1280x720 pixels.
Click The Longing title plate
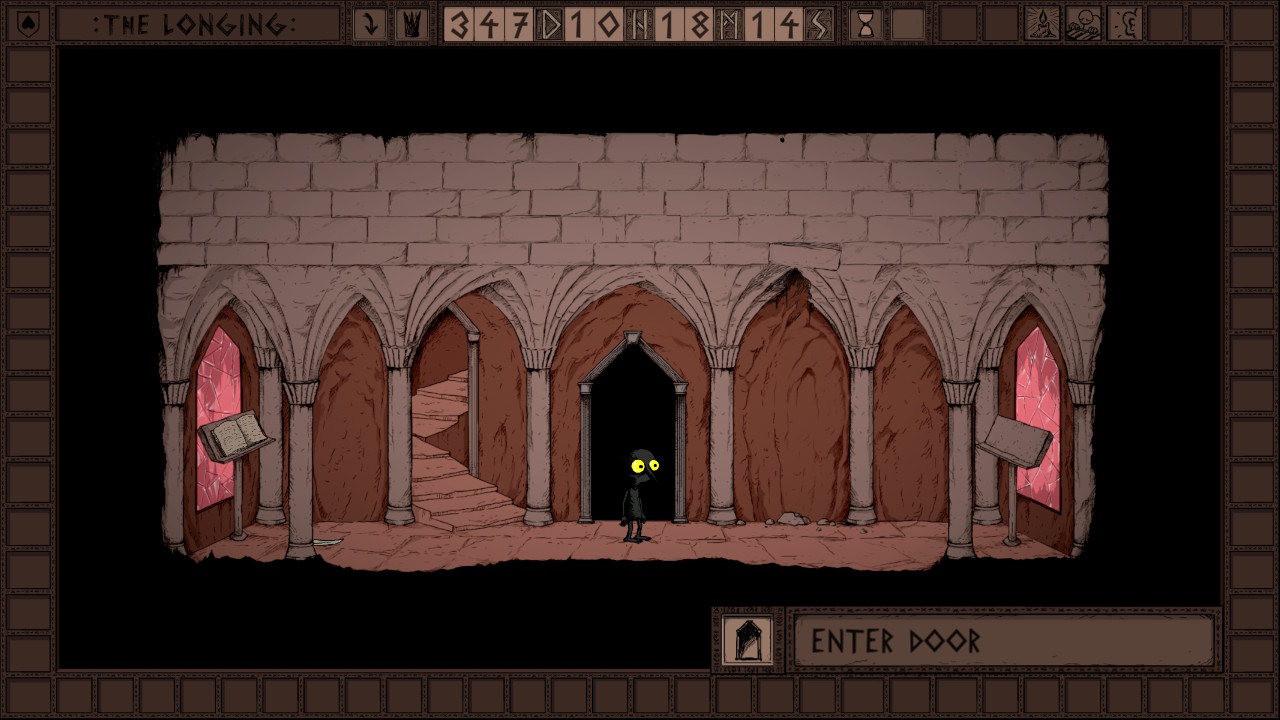coord(197,24)
